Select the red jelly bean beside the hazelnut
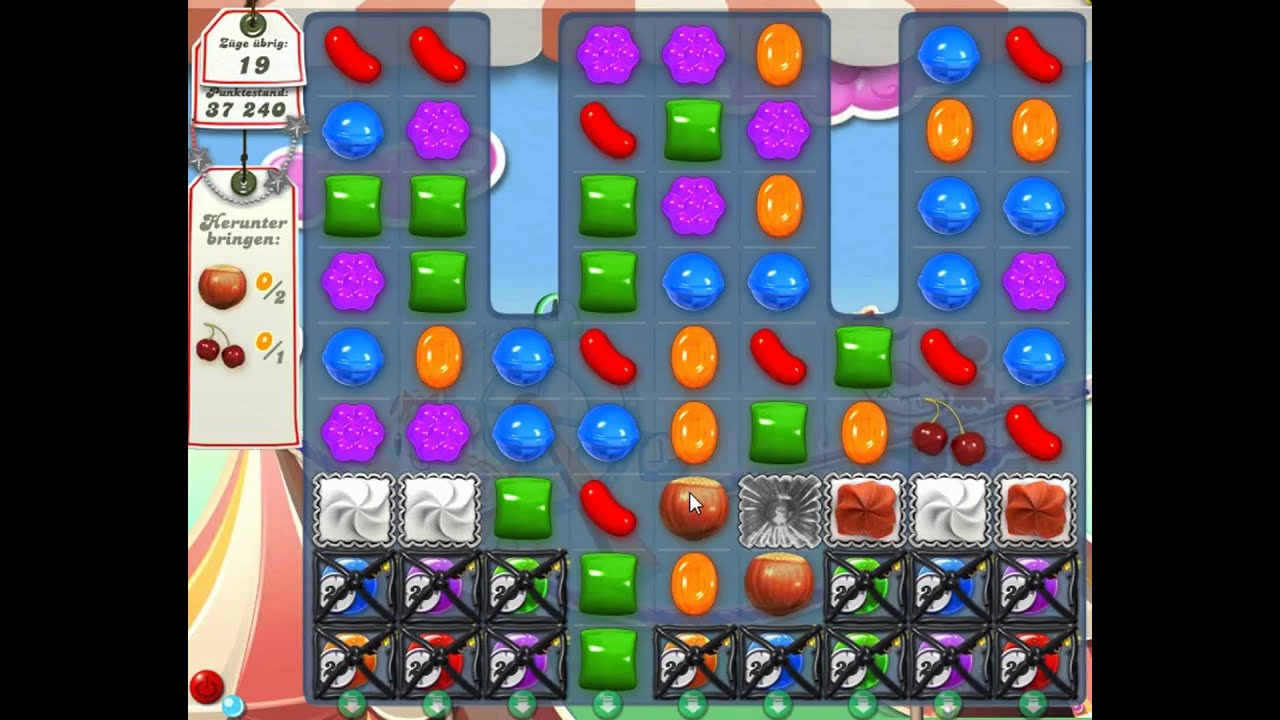This screenshot has height=720, width=1280. tap(608, 508)
